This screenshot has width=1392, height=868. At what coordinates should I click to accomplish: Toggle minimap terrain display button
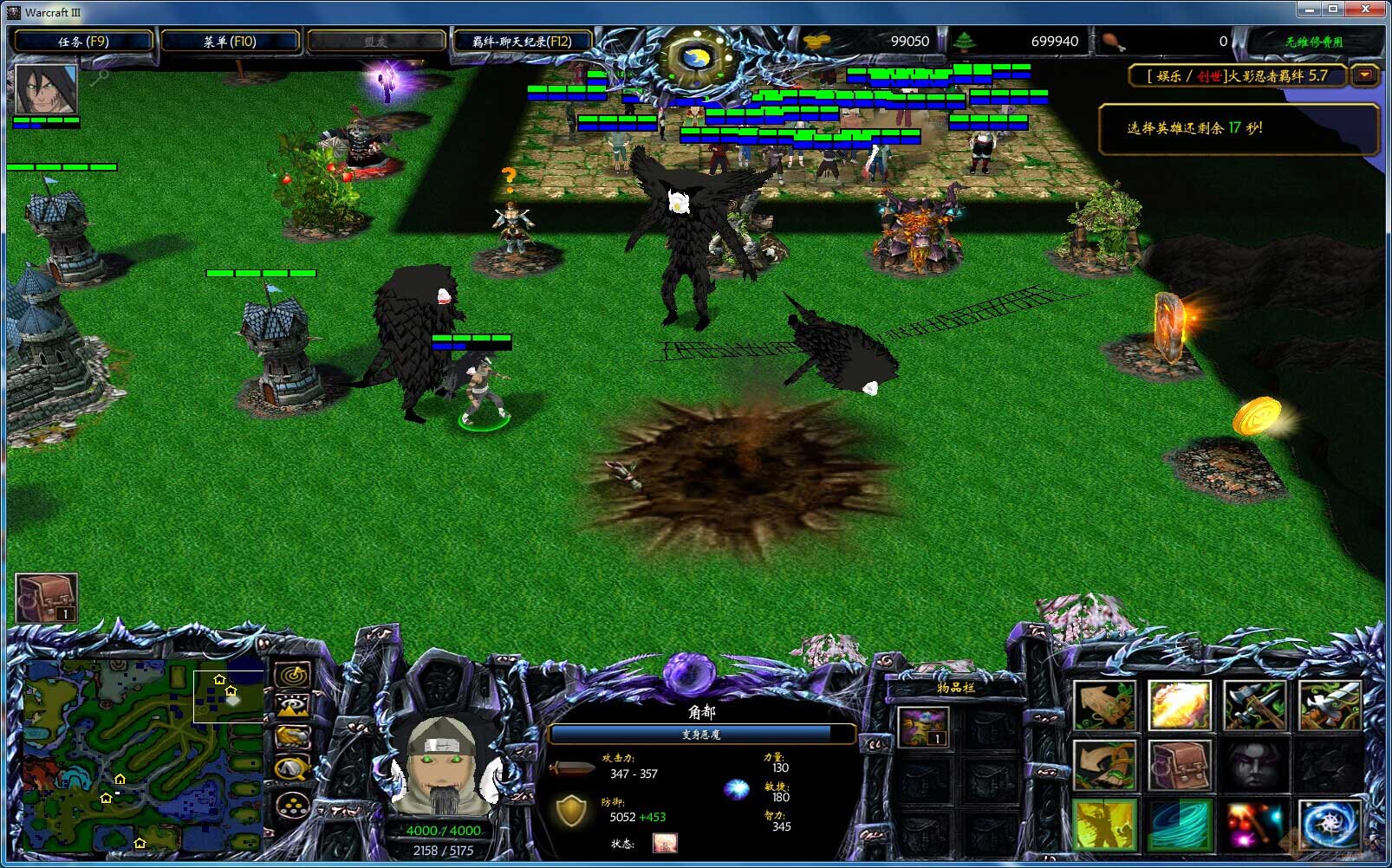(295, 706)
